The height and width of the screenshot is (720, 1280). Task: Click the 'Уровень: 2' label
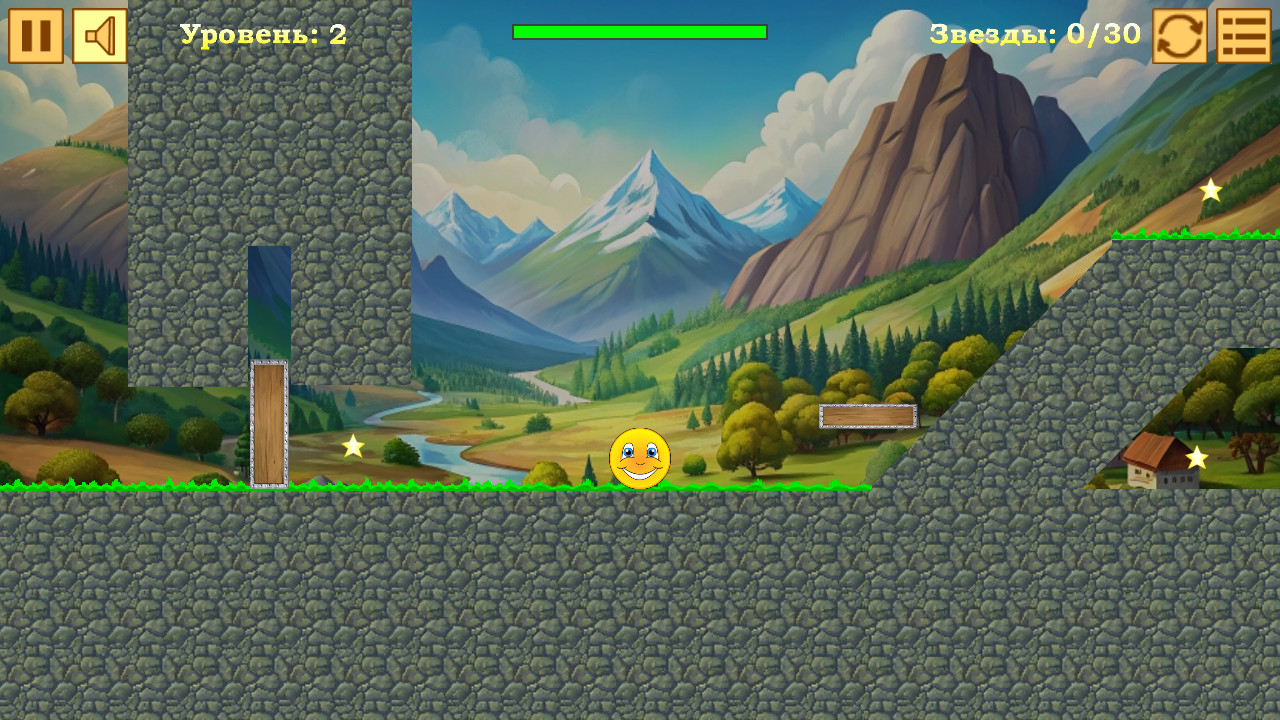pos(262,36)
